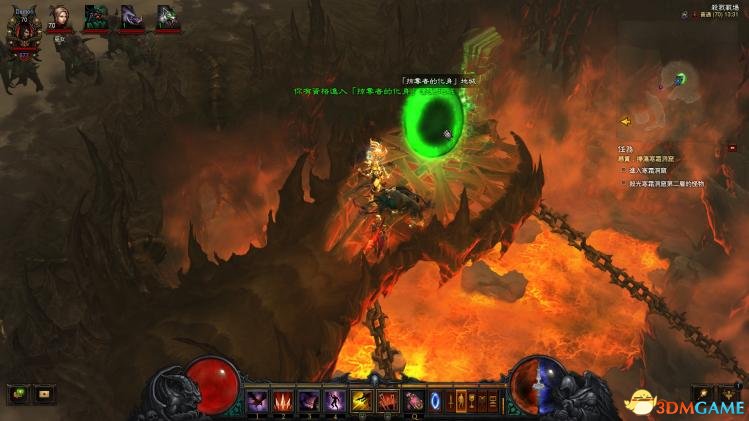This screenshot has width=749, height=421.
Task: Drink the health potion in slot Q
Action: tap(412, 401)
